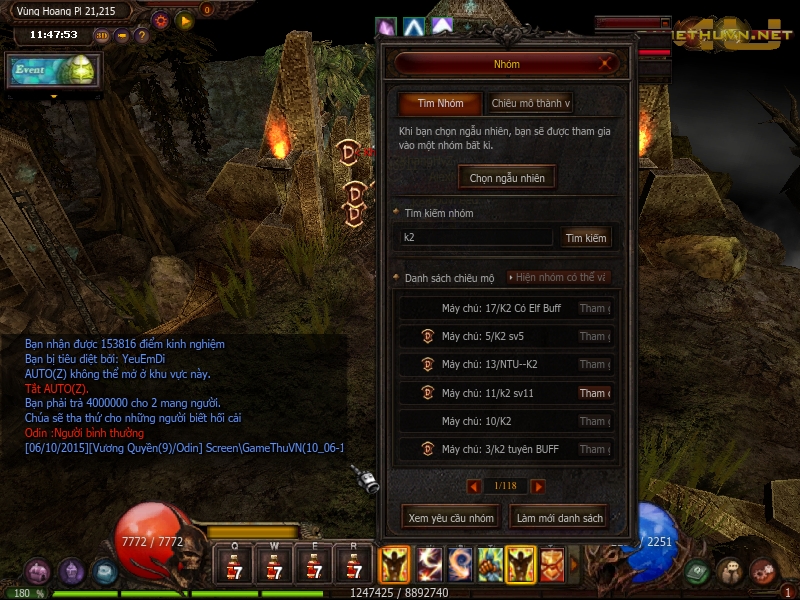
Task: Click the question mark help icon
Action: [141, 35]
